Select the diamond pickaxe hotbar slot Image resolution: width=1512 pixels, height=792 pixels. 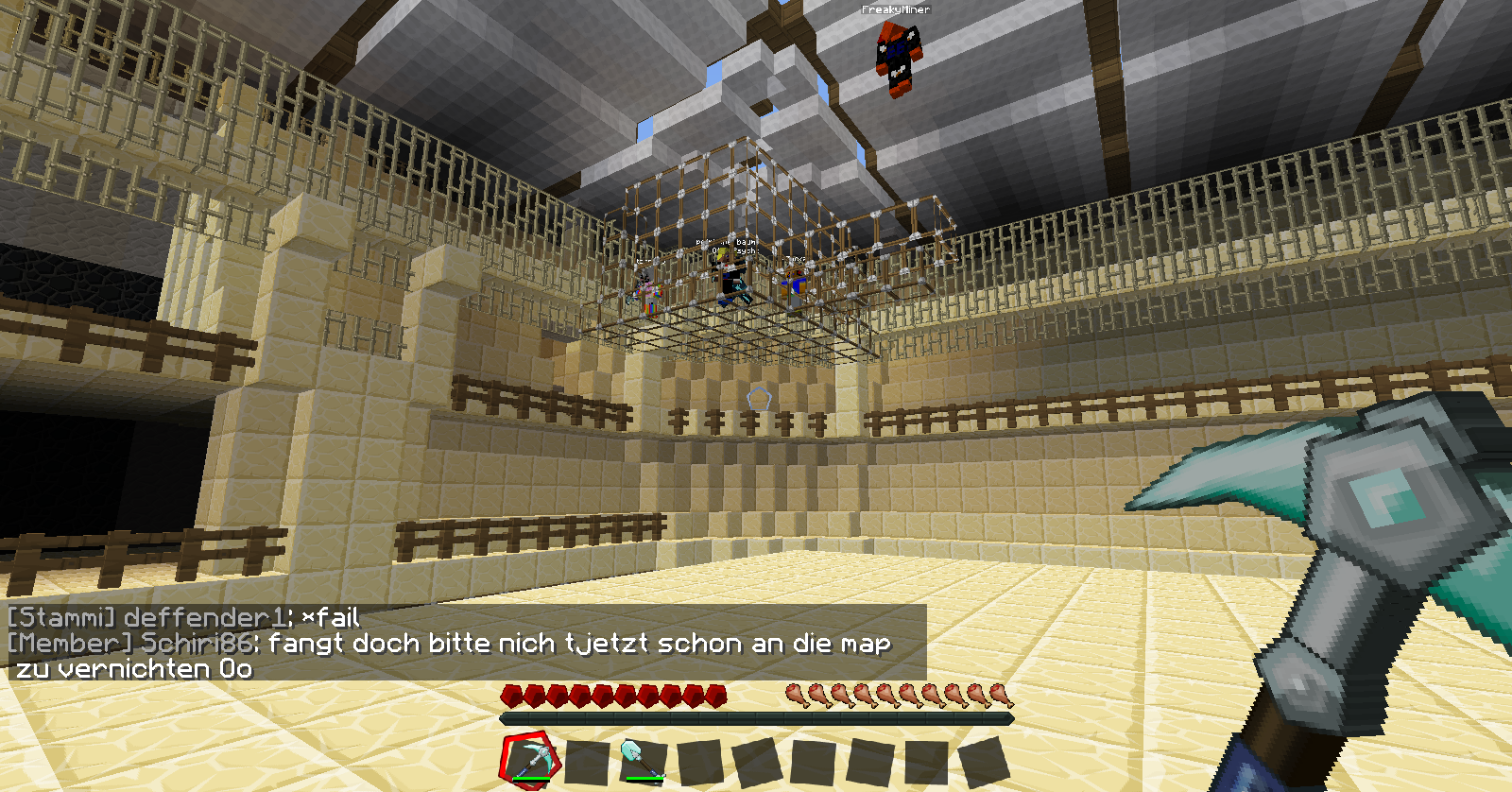[528, 760]
